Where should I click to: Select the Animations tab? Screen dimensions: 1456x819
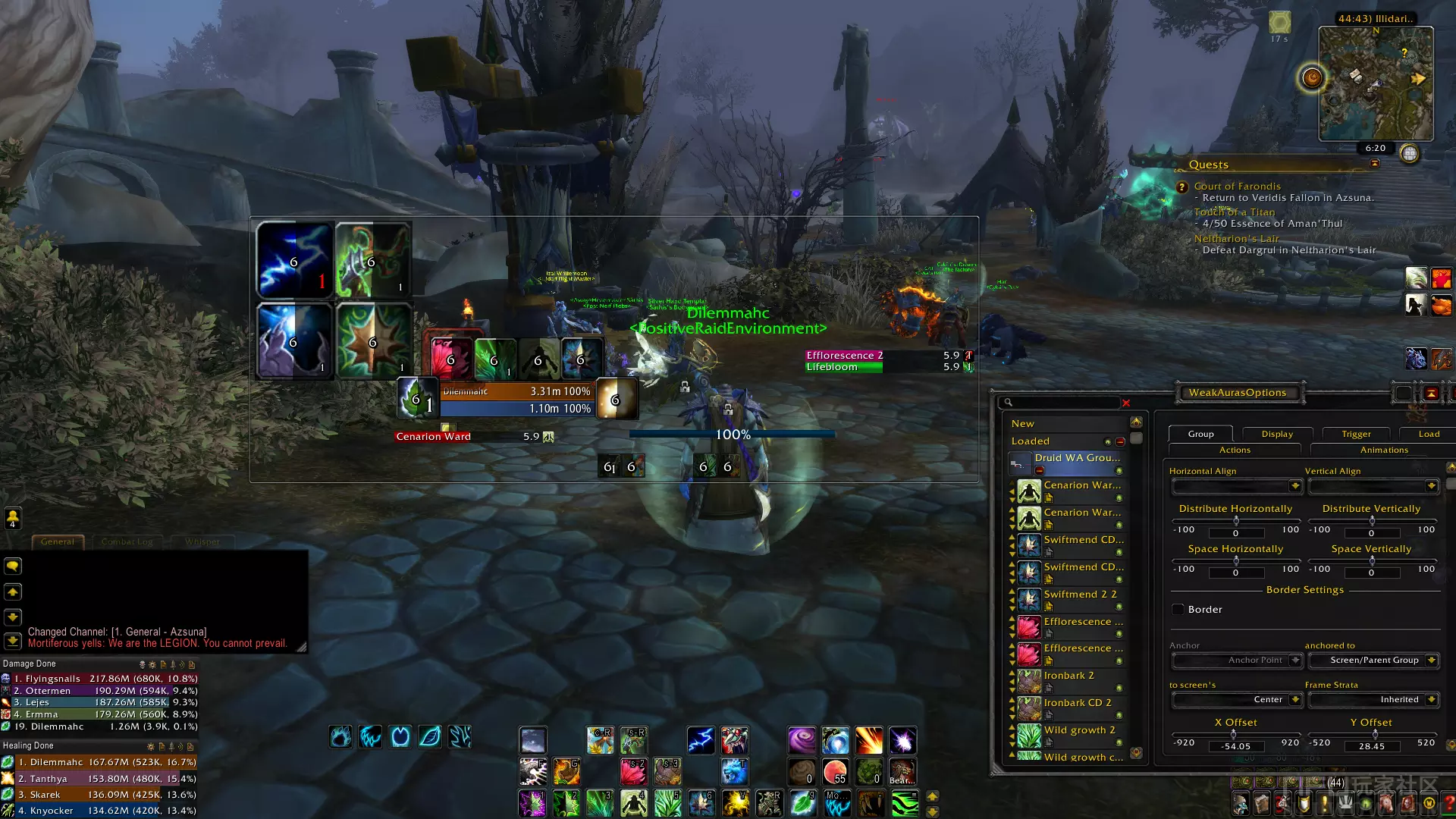coord(1384,450)
